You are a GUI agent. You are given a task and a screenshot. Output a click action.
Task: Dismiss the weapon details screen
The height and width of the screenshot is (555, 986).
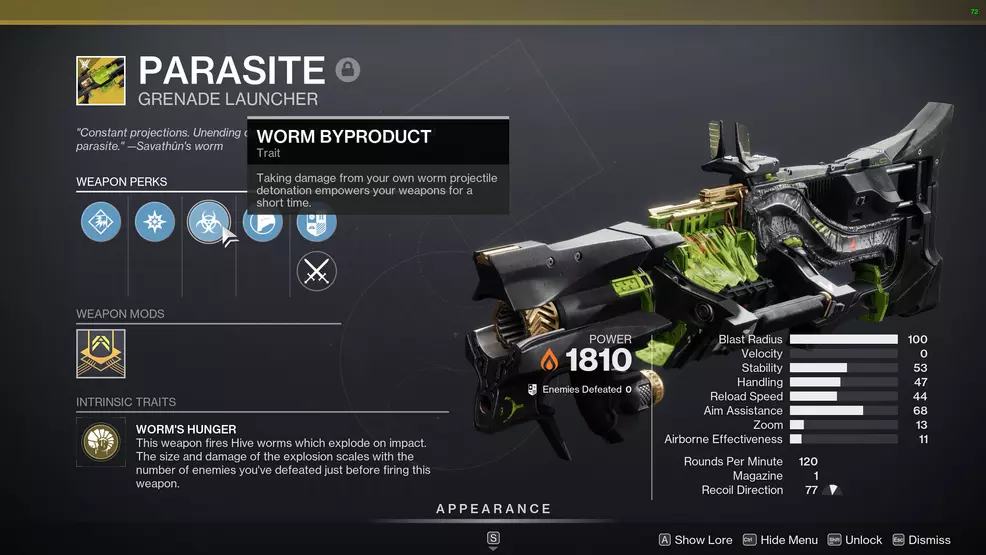(921, 540)
